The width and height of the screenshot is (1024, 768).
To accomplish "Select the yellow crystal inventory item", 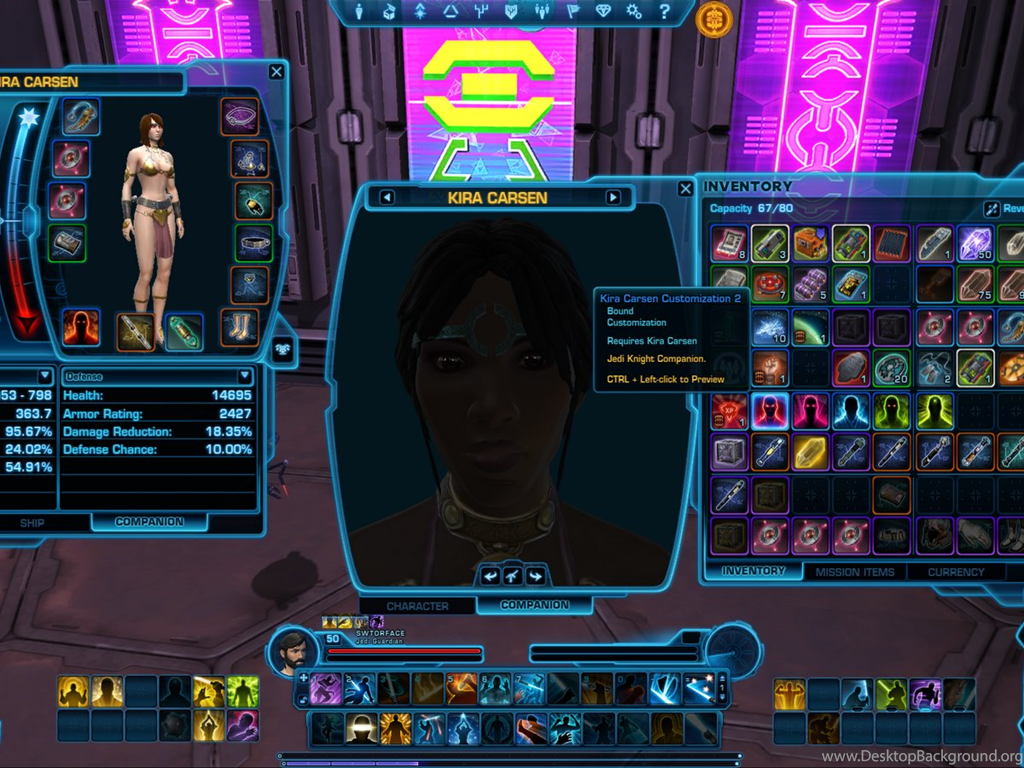I will coord(811,451).
